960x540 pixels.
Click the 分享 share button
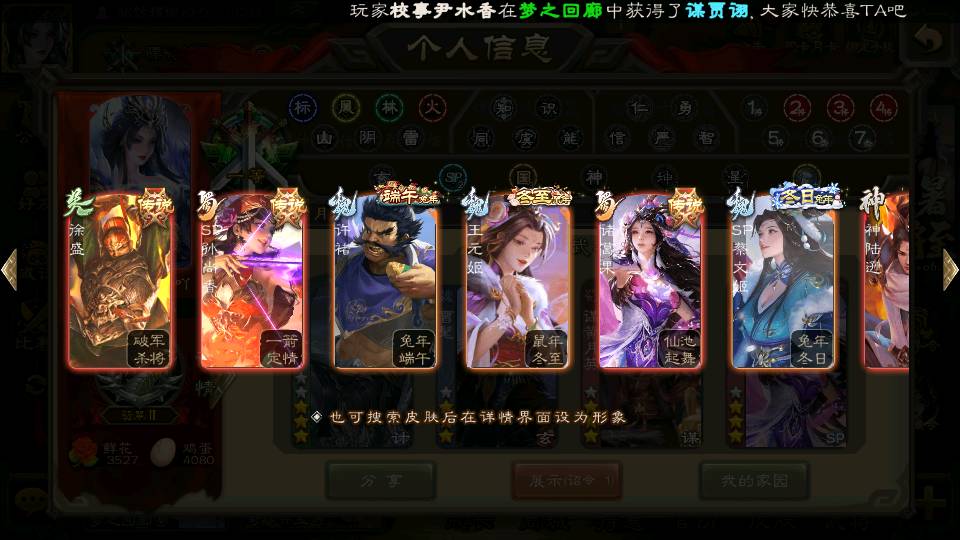click(x=380, y=481)
